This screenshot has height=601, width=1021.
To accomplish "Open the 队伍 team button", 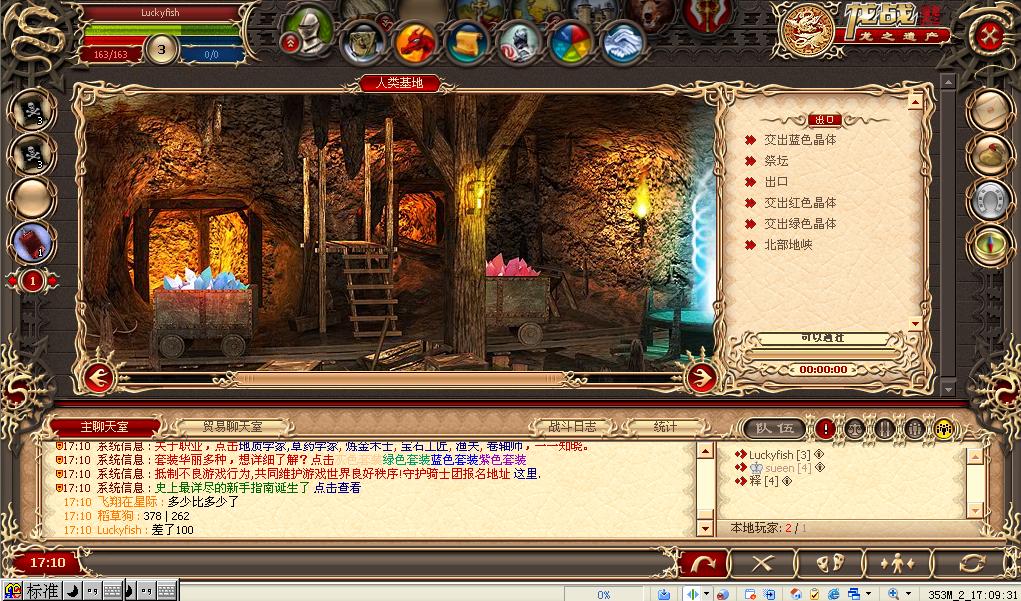I will [x=775, y=429].
